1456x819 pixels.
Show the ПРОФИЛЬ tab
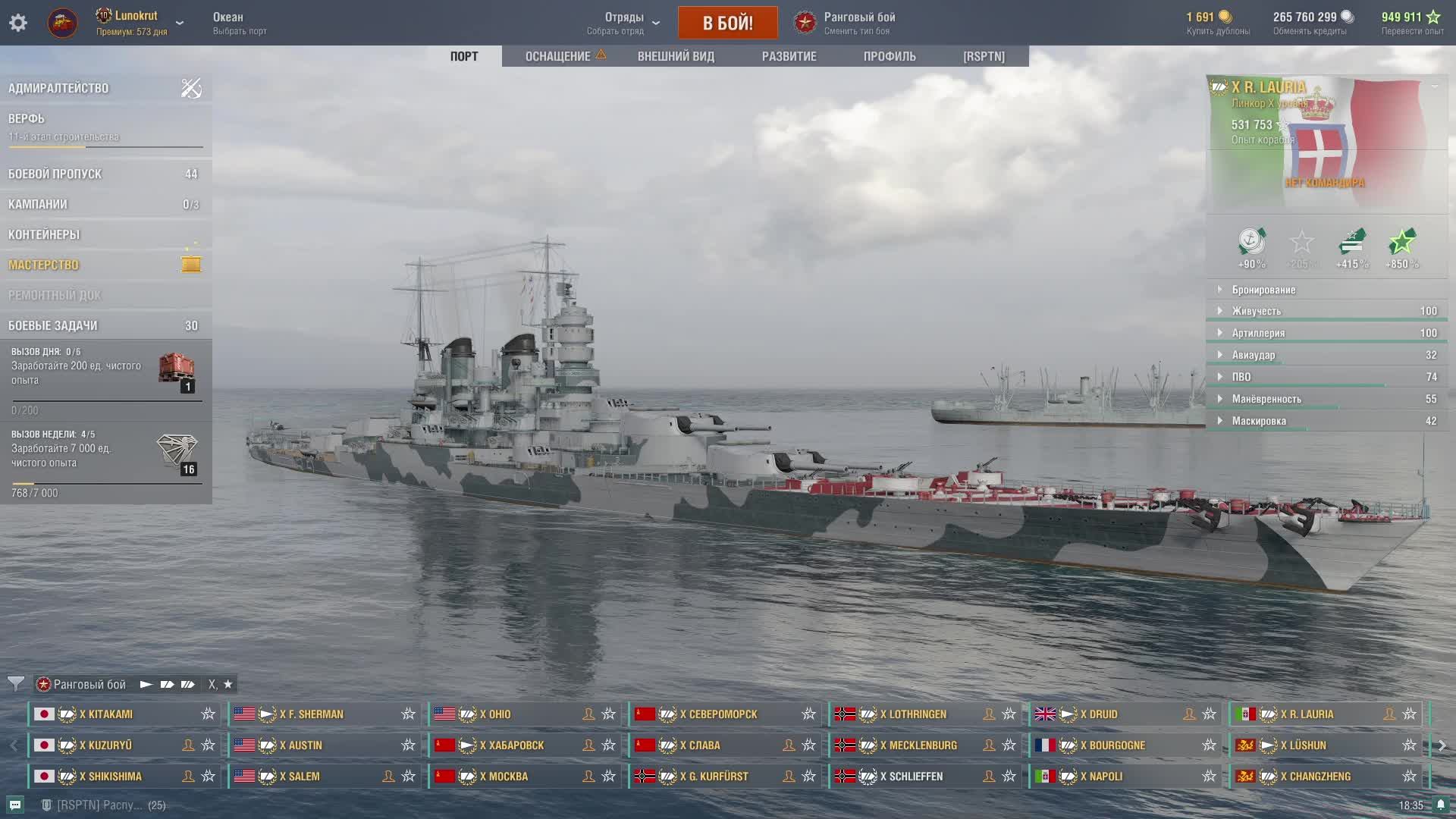point(890,56)
